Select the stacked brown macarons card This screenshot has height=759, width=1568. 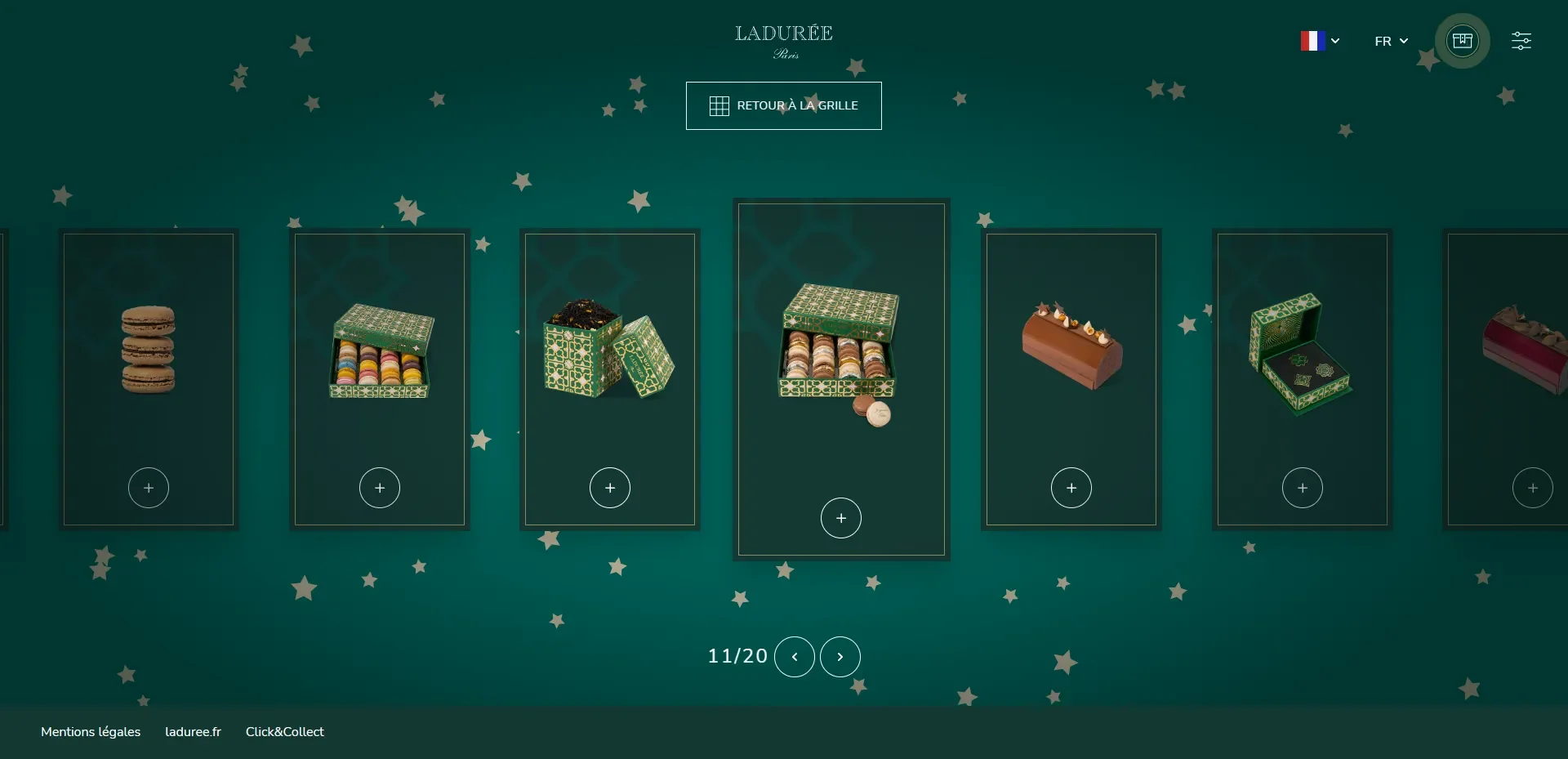point(149,351)
